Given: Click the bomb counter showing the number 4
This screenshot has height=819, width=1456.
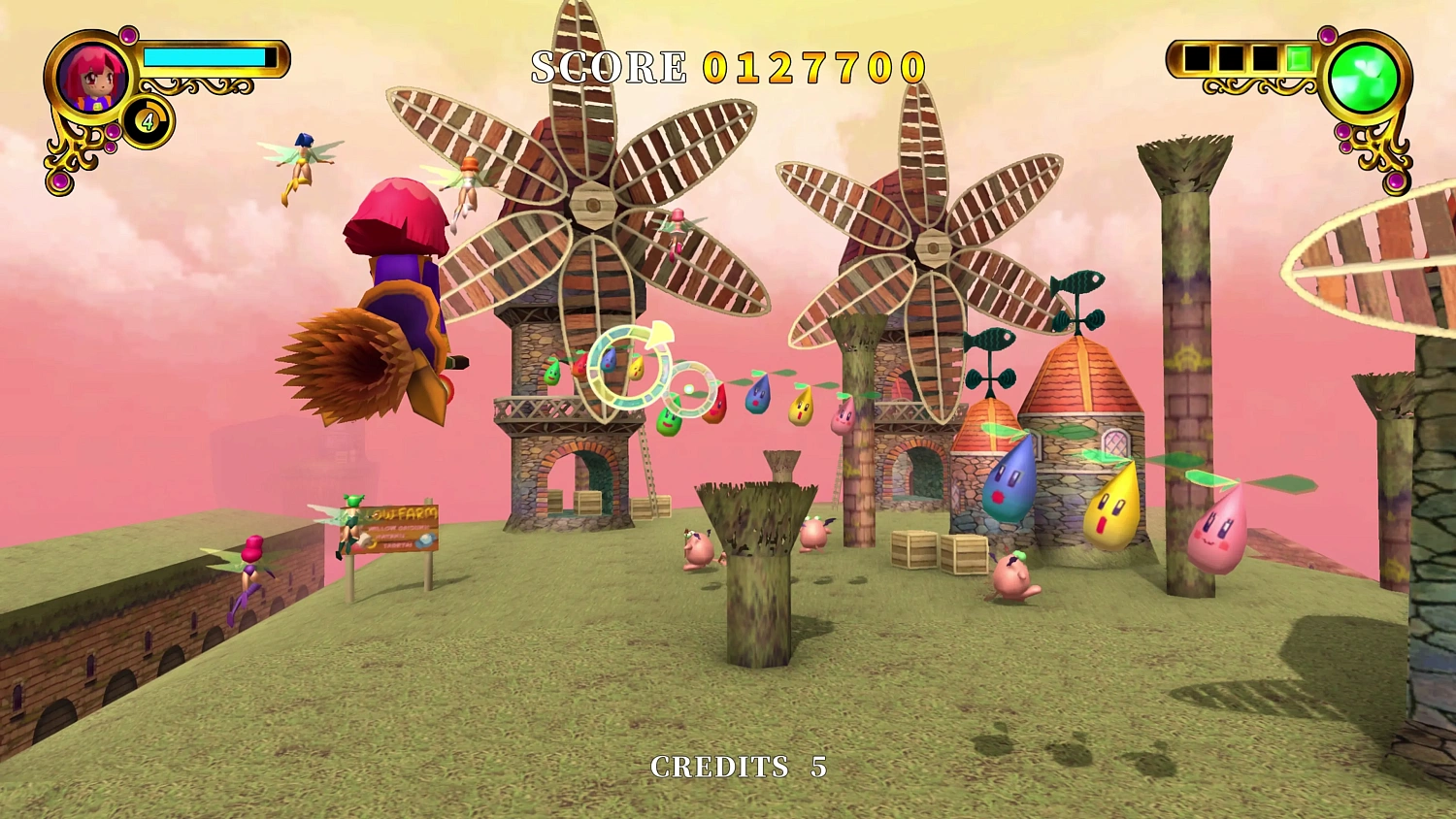Looking at the screenshot, I should (146, 122).
